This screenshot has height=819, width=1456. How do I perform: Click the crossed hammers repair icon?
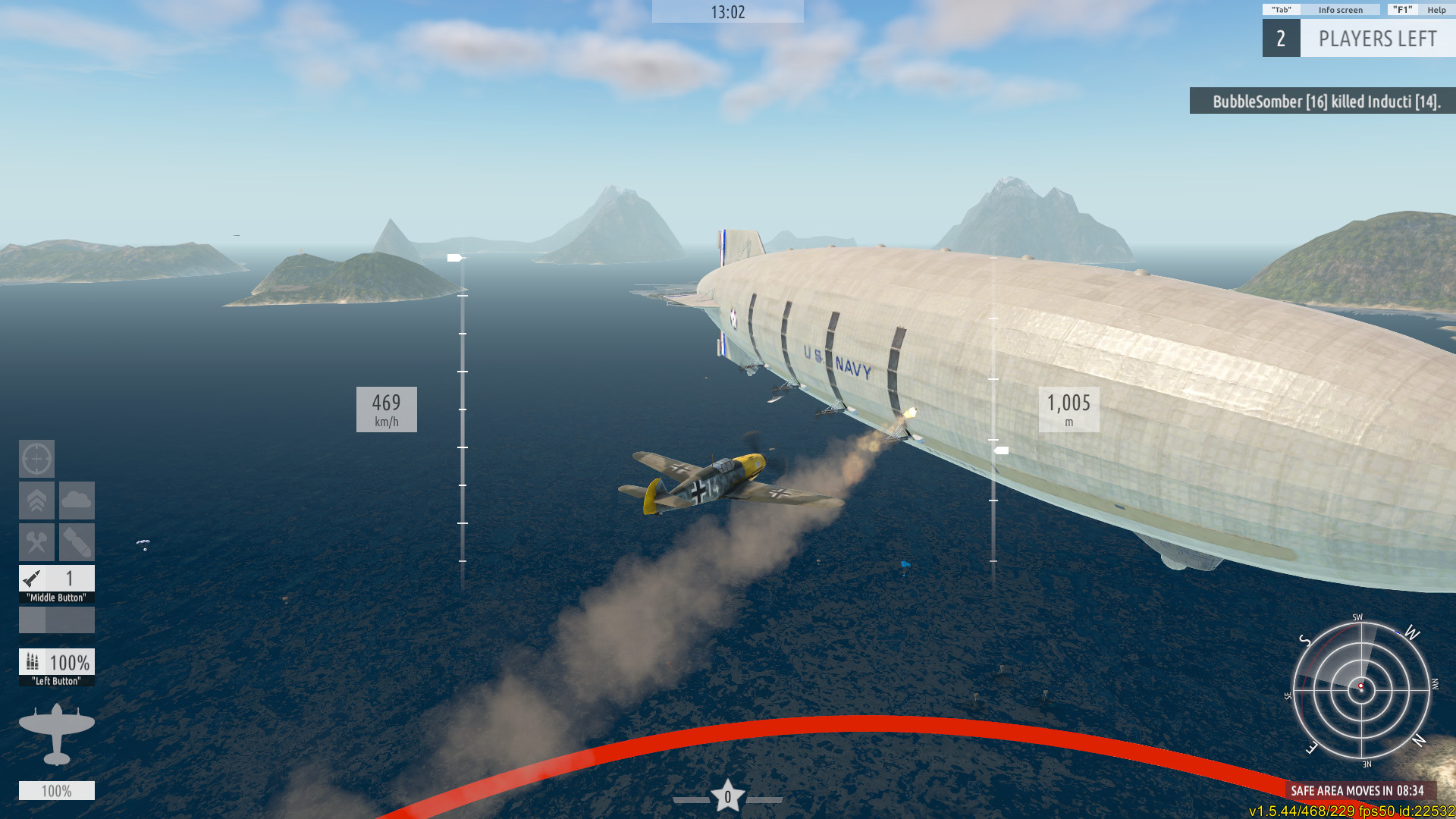coord(36,541)
